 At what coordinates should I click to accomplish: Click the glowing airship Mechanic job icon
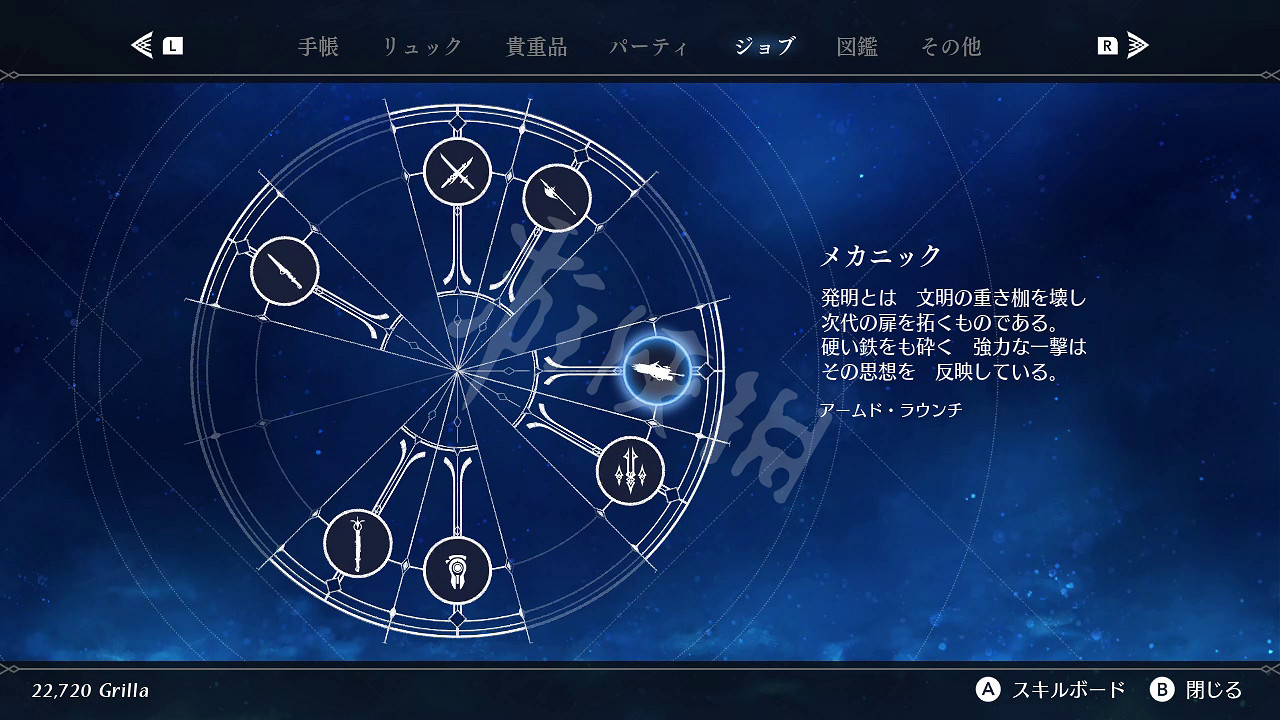click(x=655, y=372)
